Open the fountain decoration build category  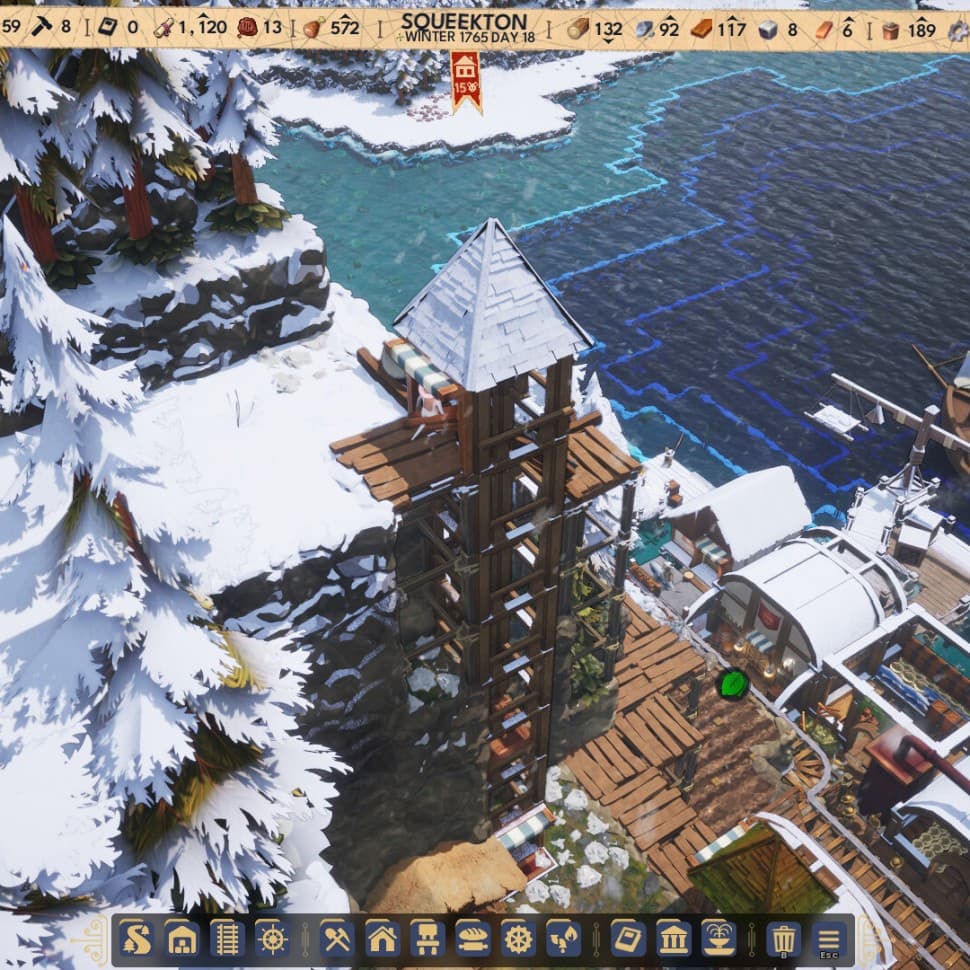(x=718, y=939)
